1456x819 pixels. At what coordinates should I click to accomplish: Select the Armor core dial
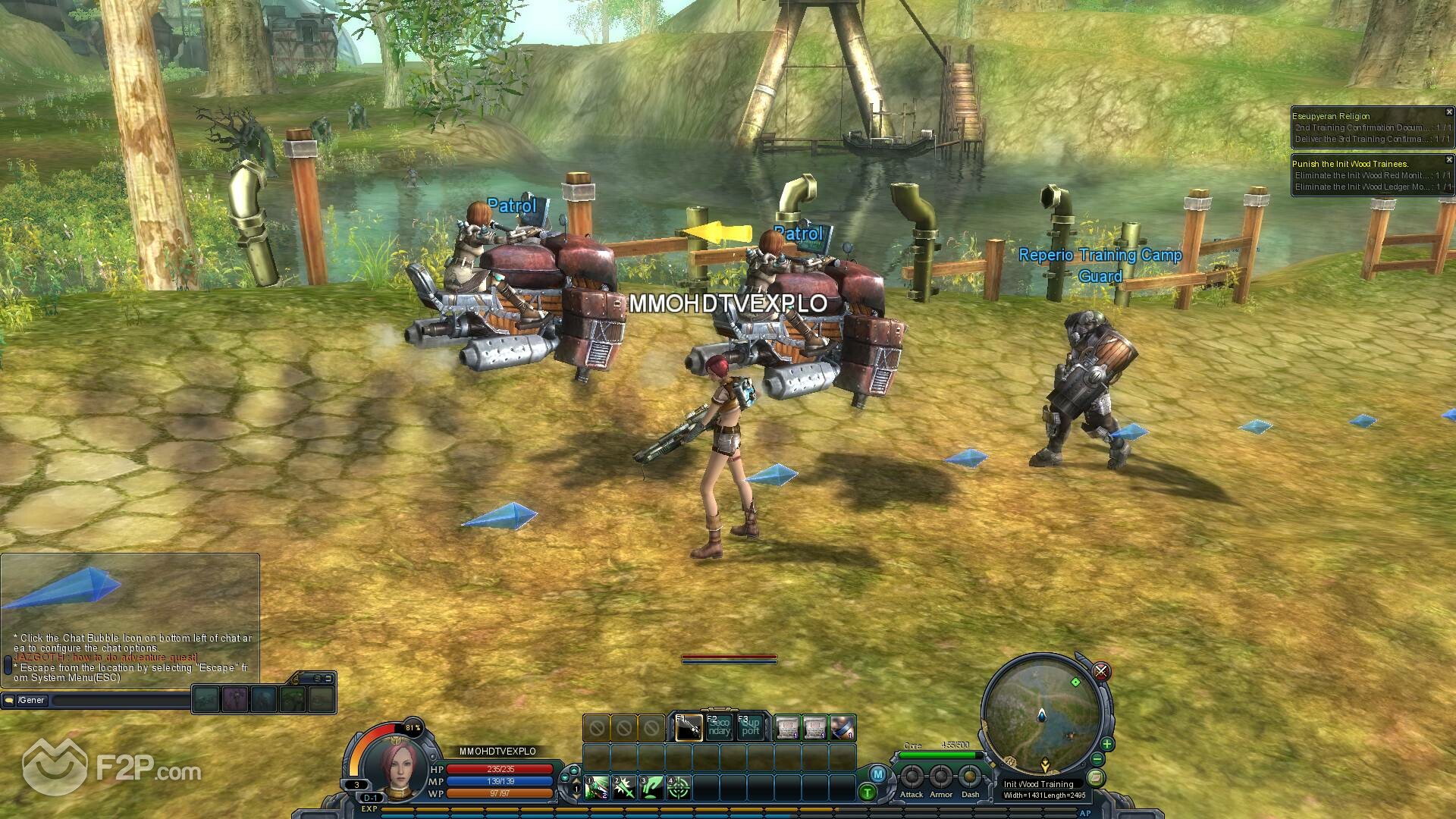coord(941,777)
